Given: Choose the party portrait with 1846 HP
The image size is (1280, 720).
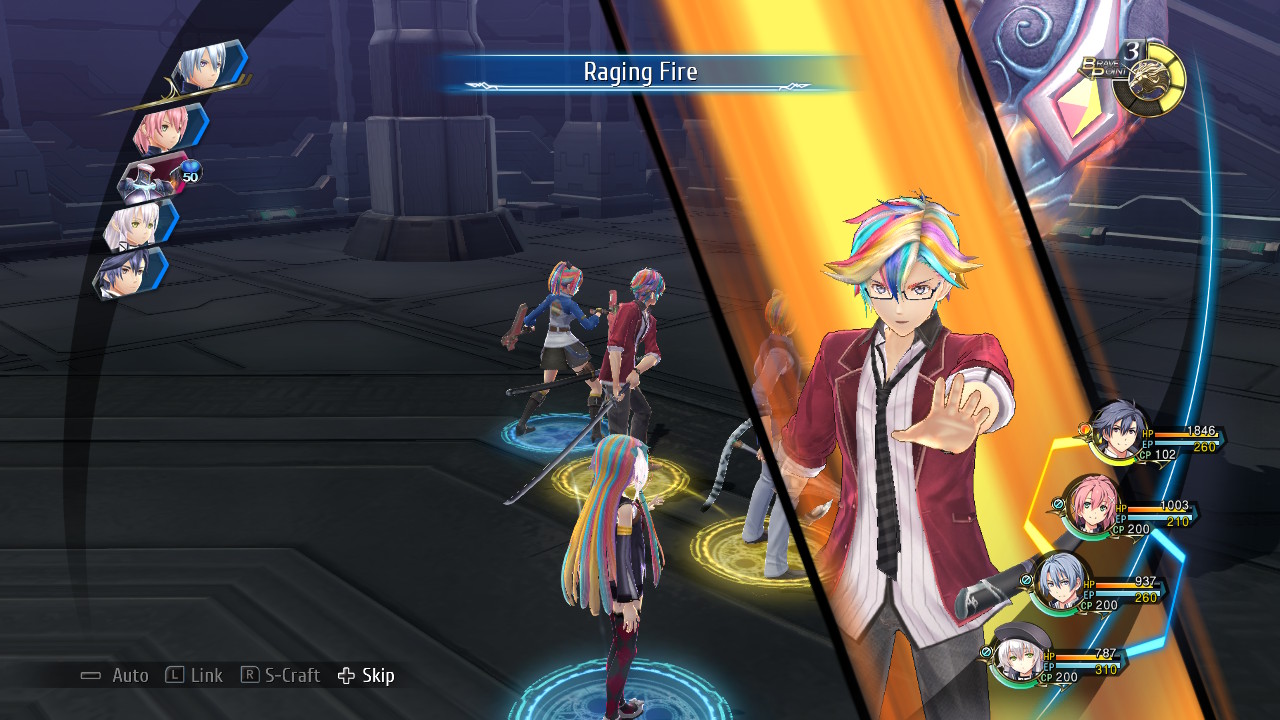Looking at the screenshot, I should coord(1117,433).
